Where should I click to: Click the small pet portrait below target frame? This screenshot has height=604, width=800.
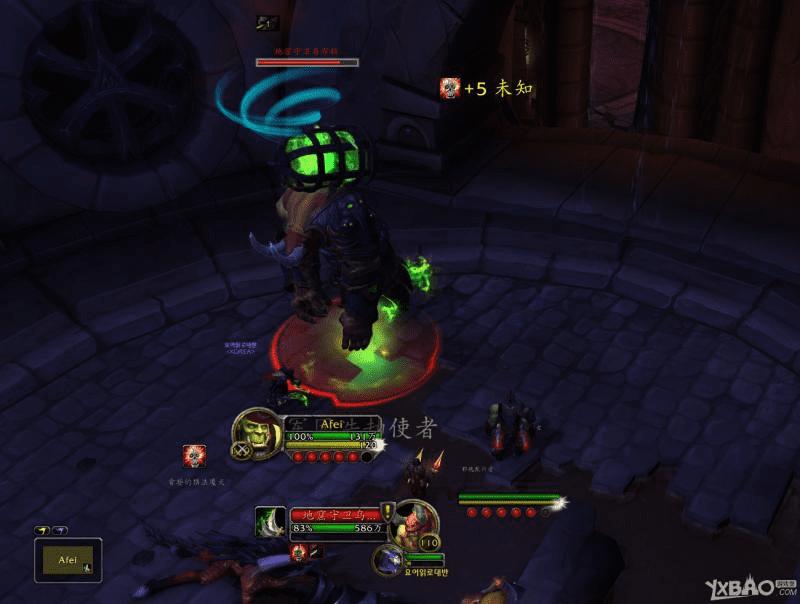pos(386,560)
